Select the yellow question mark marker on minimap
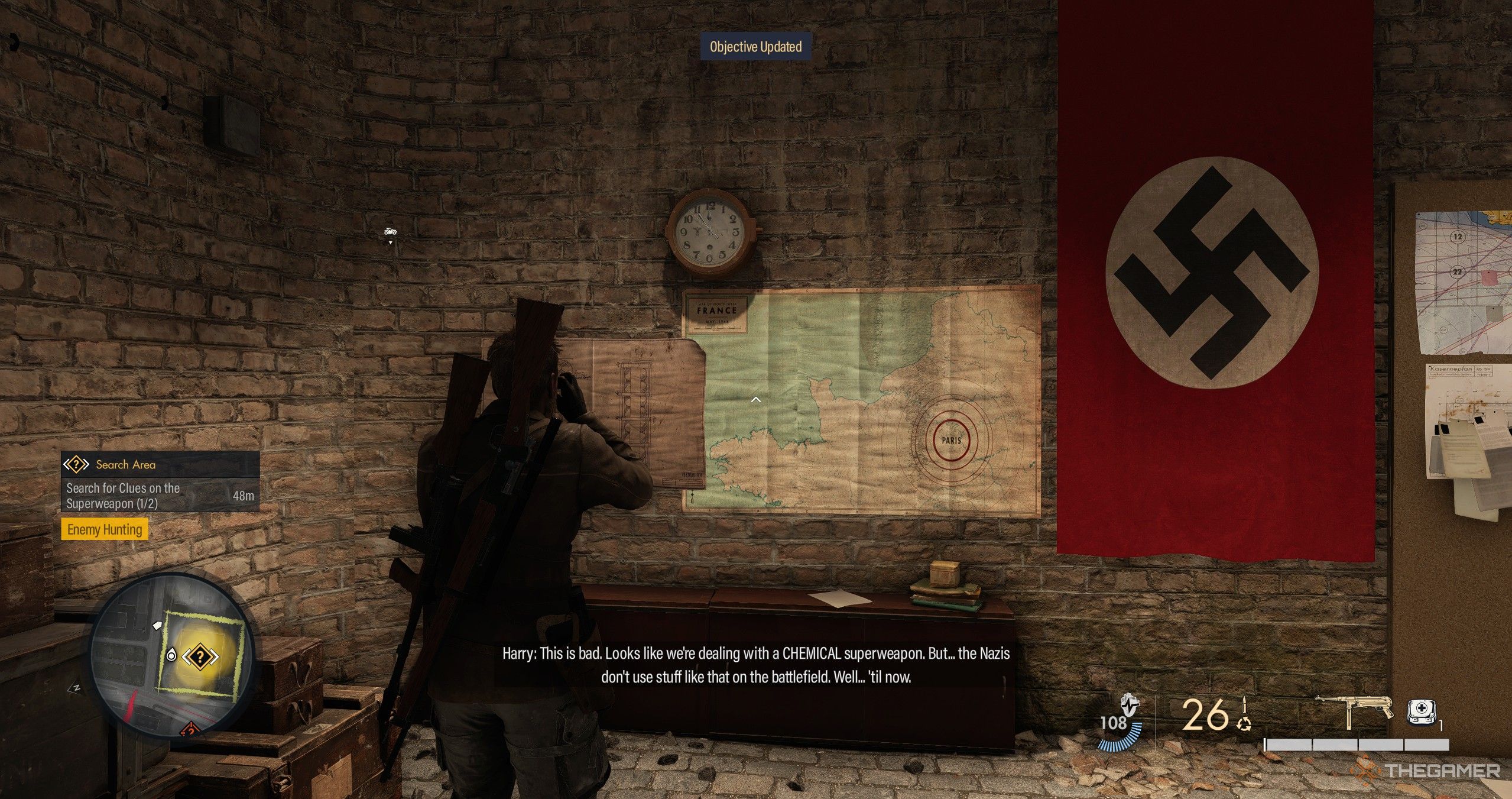The height and width of the screenshot is (799, 1512). click(x=200, y=656)
